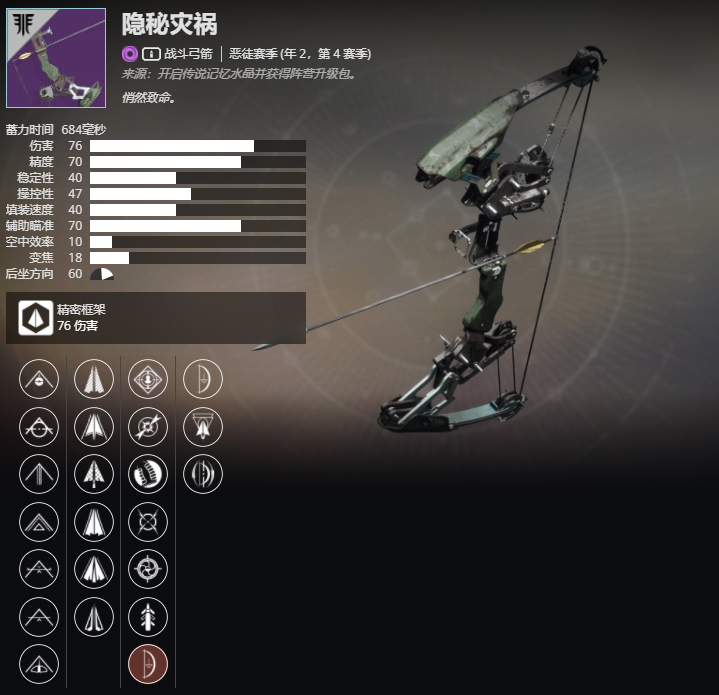The width and height of the screenshot is (719, 695).
Task: Select the fir-tree shaped arrow shaft perk
Action: coord(93,473)
